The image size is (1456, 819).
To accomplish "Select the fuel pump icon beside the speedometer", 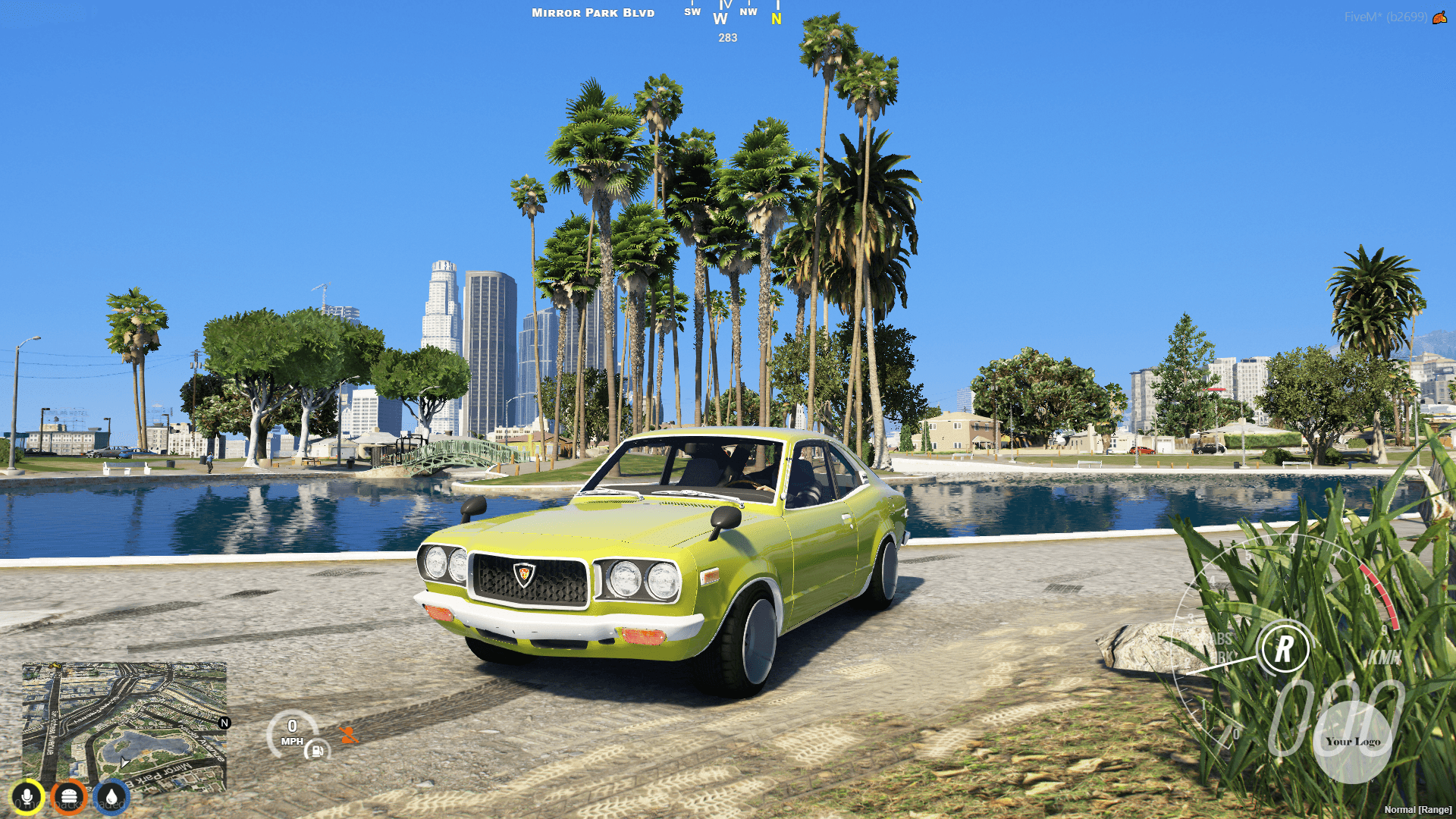I will tap(316, 751).
